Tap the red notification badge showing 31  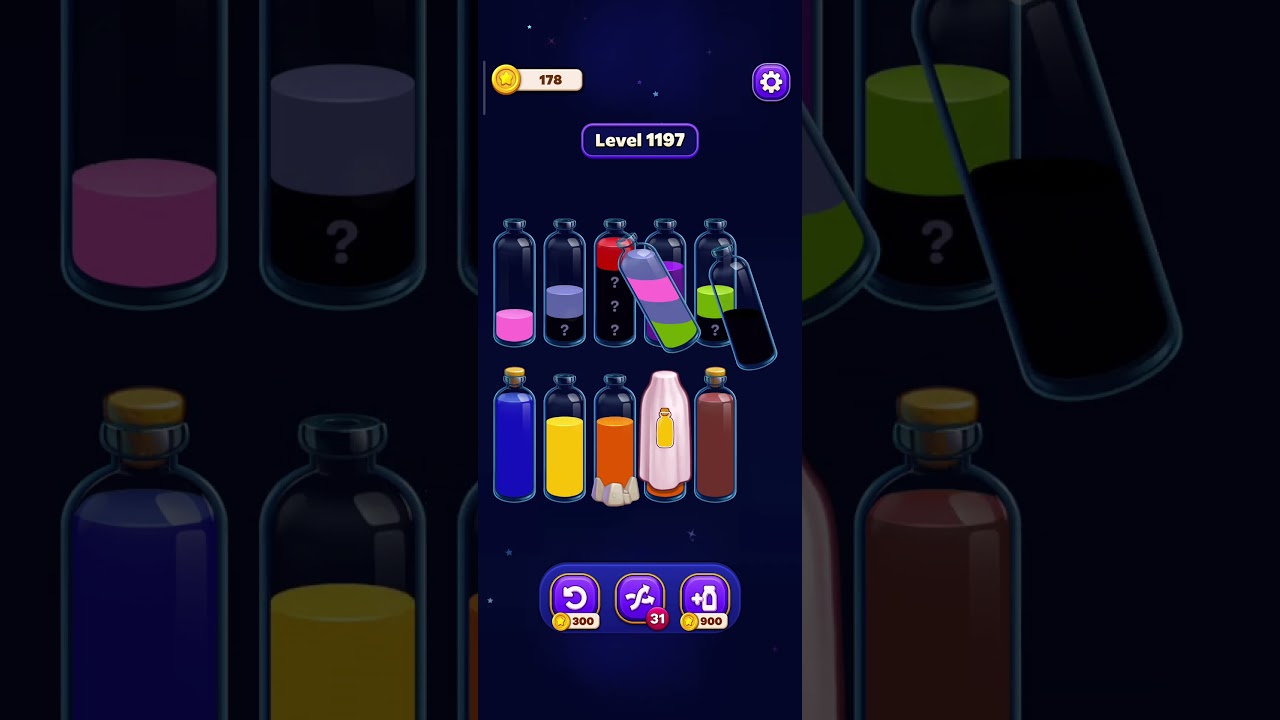(x=658, y=619)
